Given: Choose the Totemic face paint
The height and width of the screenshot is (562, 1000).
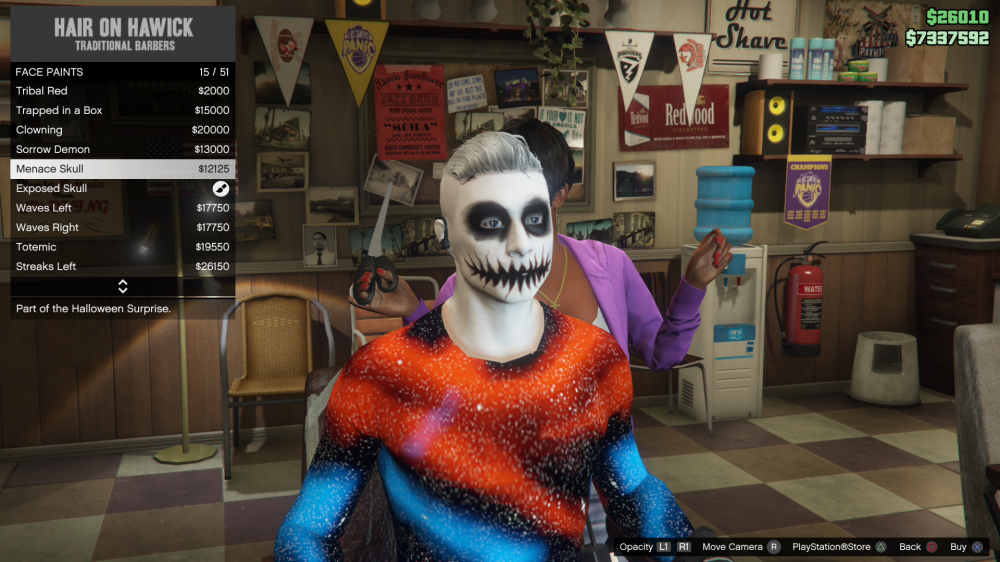Looking at the screenshot, I should (x=122, y=247).
